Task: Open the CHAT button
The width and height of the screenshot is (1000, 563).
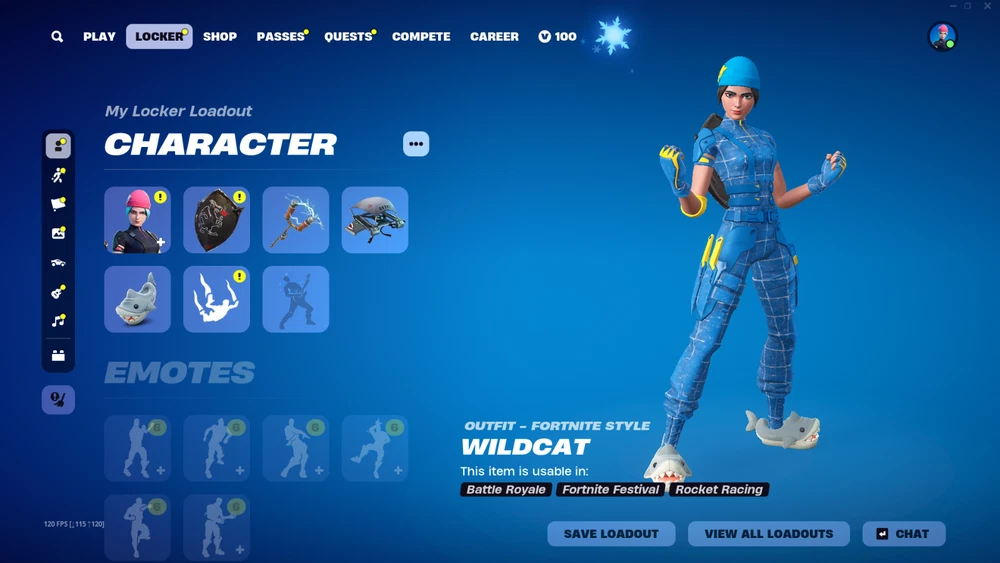Action: pyautogui.click(x=903, y=534)
